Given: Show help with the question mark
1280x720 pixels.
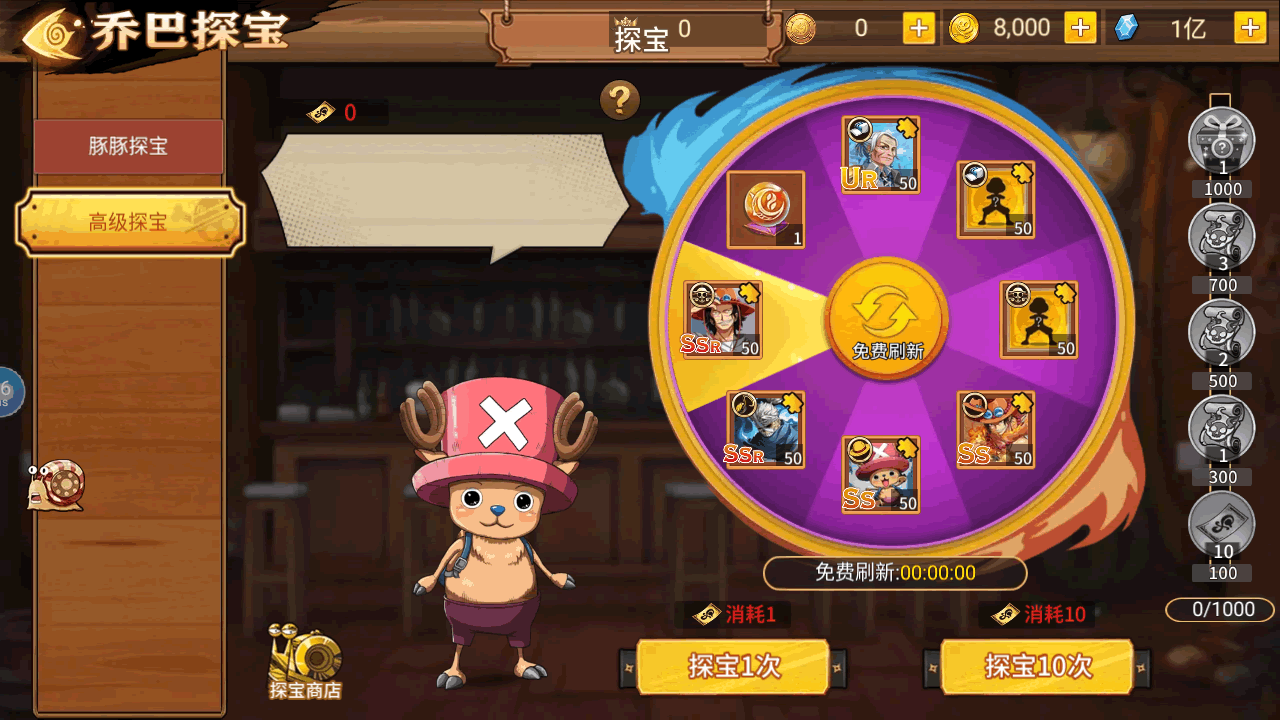Looking at the screenshot, I should pyautogui.click(x=620, y=100).
